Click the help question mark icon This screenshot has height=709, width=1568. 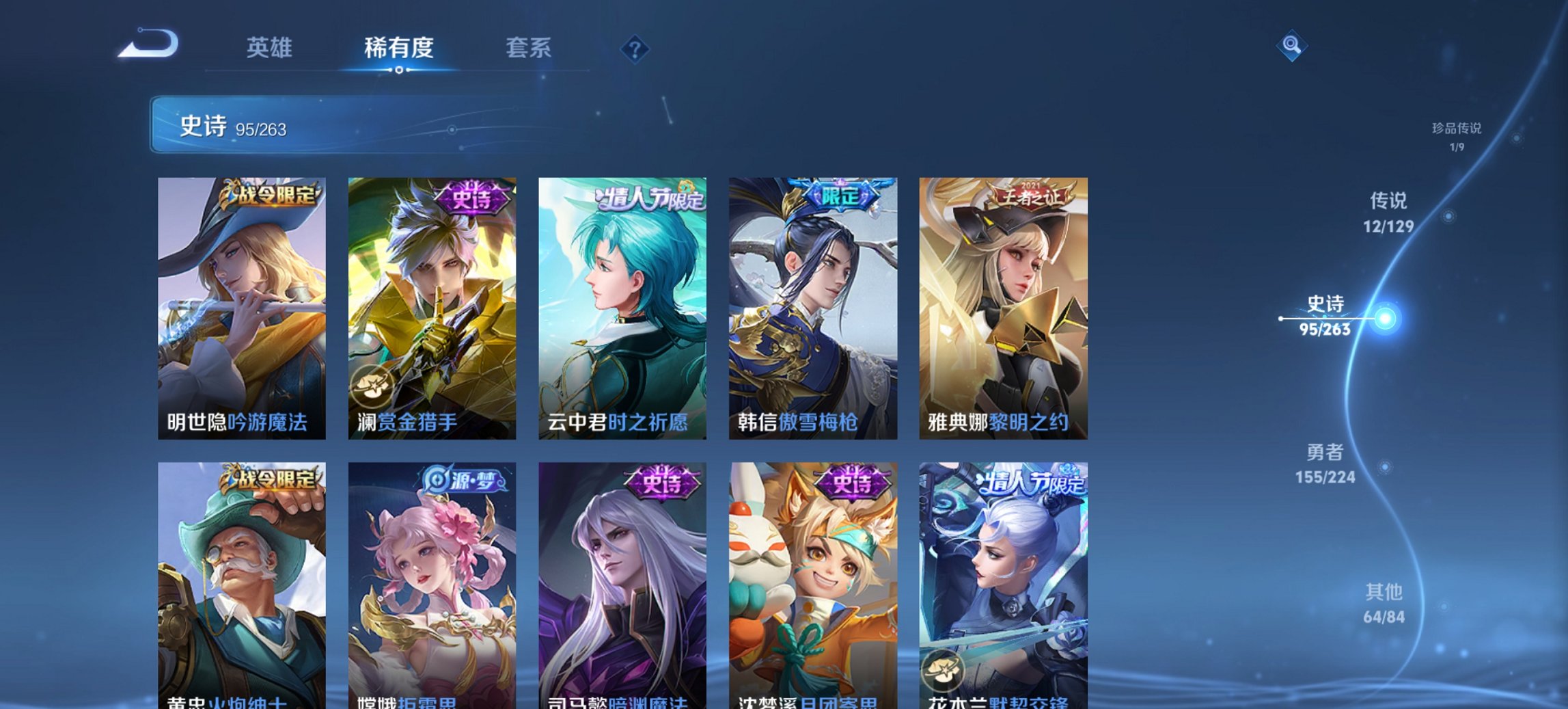[636, 49]
